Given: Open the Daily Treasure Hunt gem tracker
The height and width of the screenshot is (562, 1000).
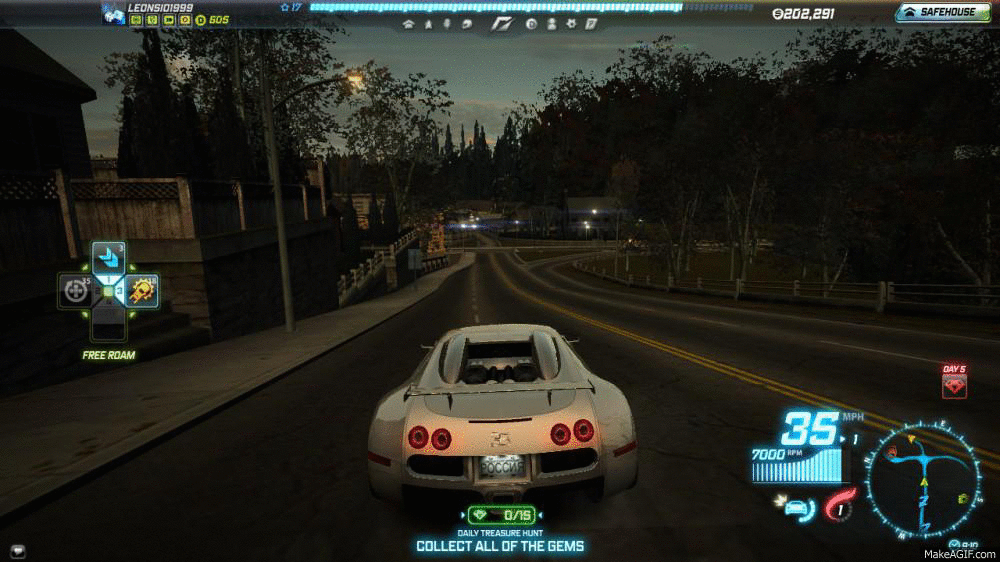Looking at the screenshot, I should pyautogui.click(x=500, y=514).
